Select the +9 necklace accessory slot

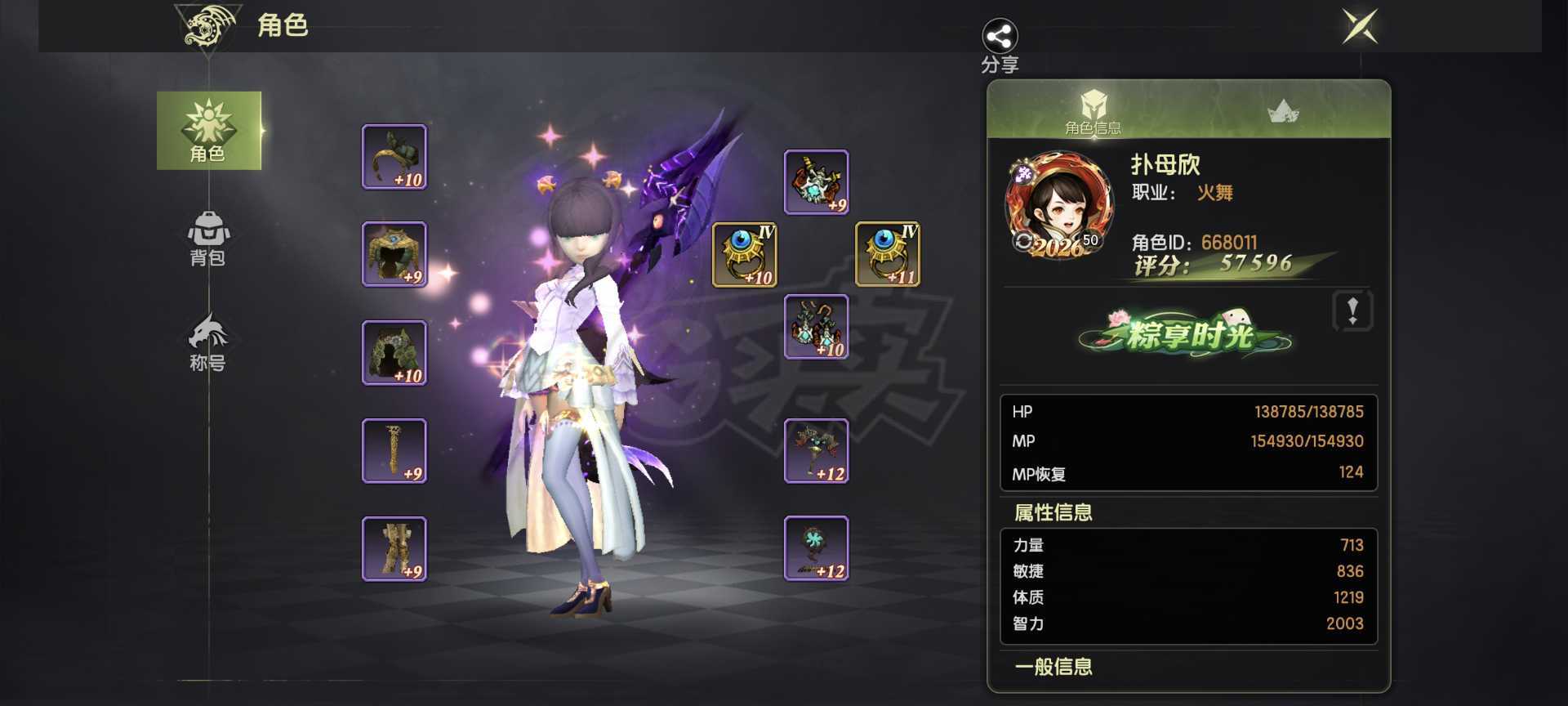(816, 181)
